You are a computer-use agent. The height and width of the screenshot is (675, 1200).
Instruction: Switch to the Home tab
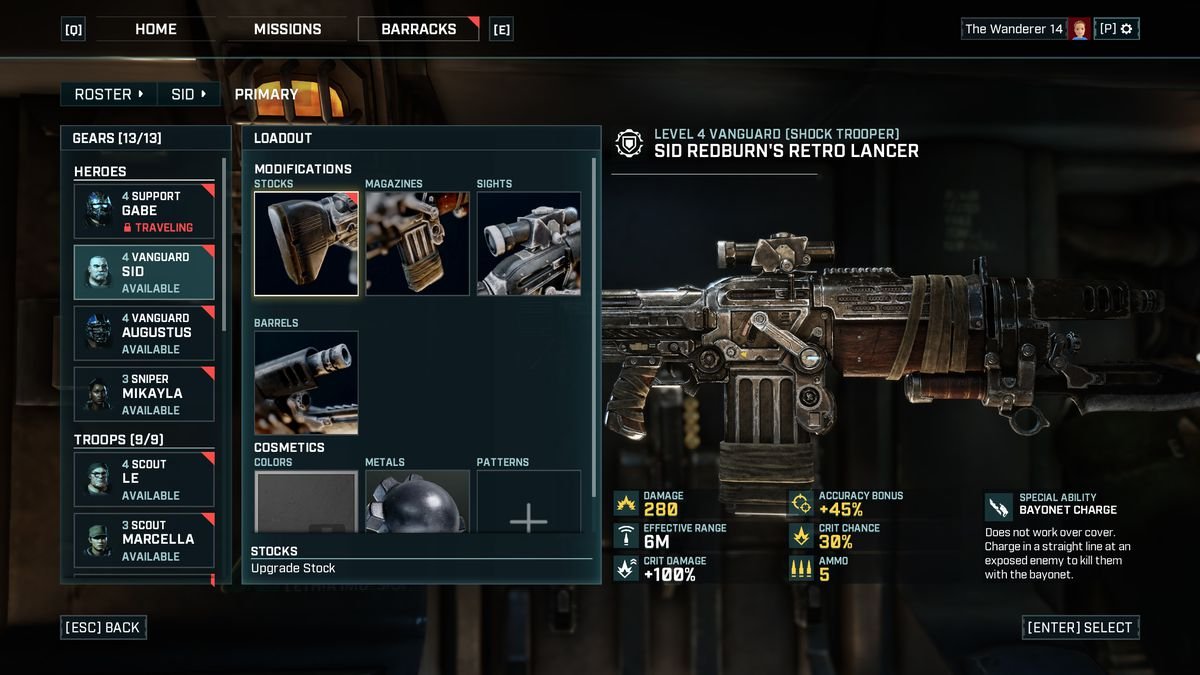click(x=156, y=29)
